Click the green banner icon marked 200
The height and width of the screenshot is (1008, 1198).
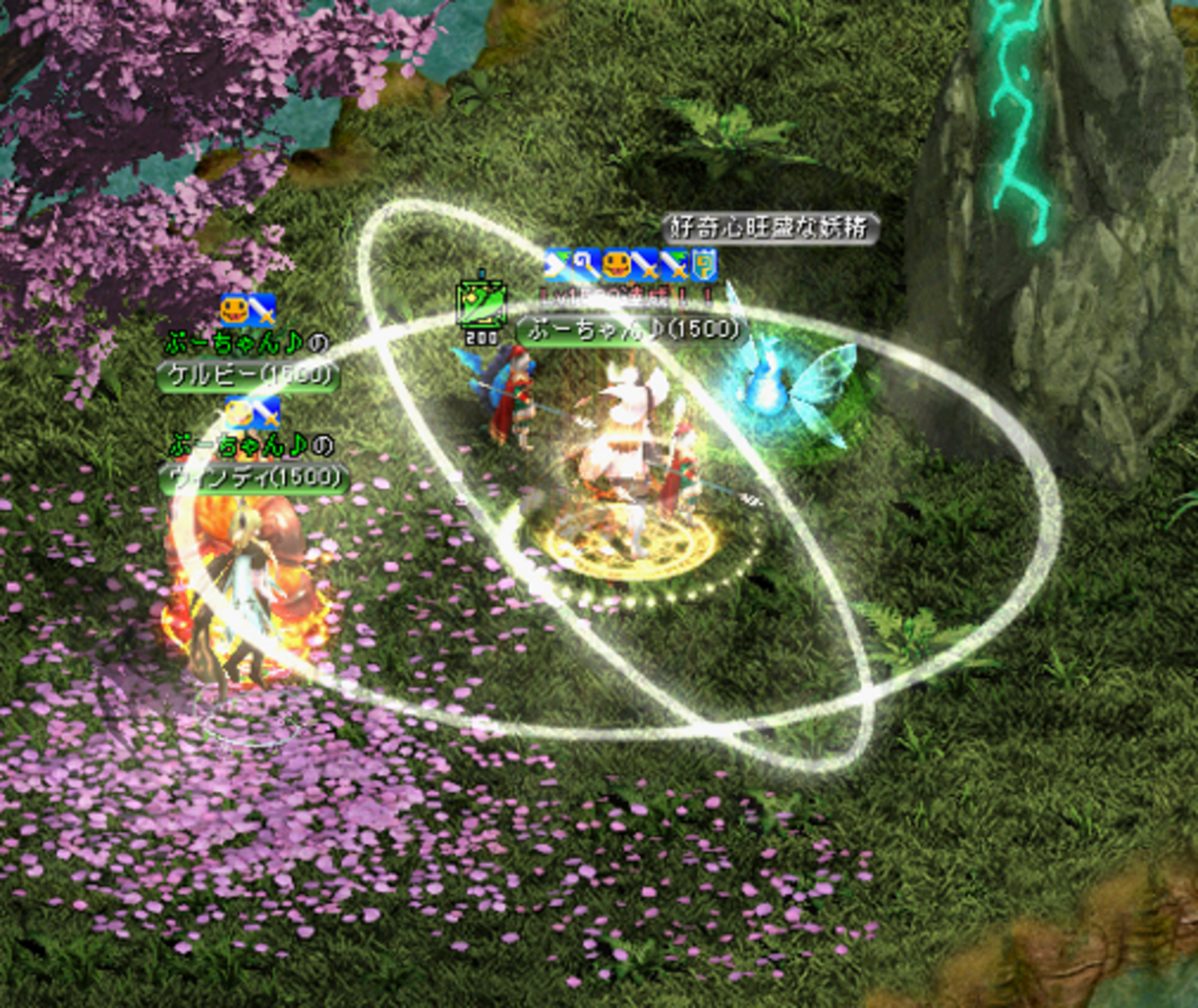(x=481, y=307)
